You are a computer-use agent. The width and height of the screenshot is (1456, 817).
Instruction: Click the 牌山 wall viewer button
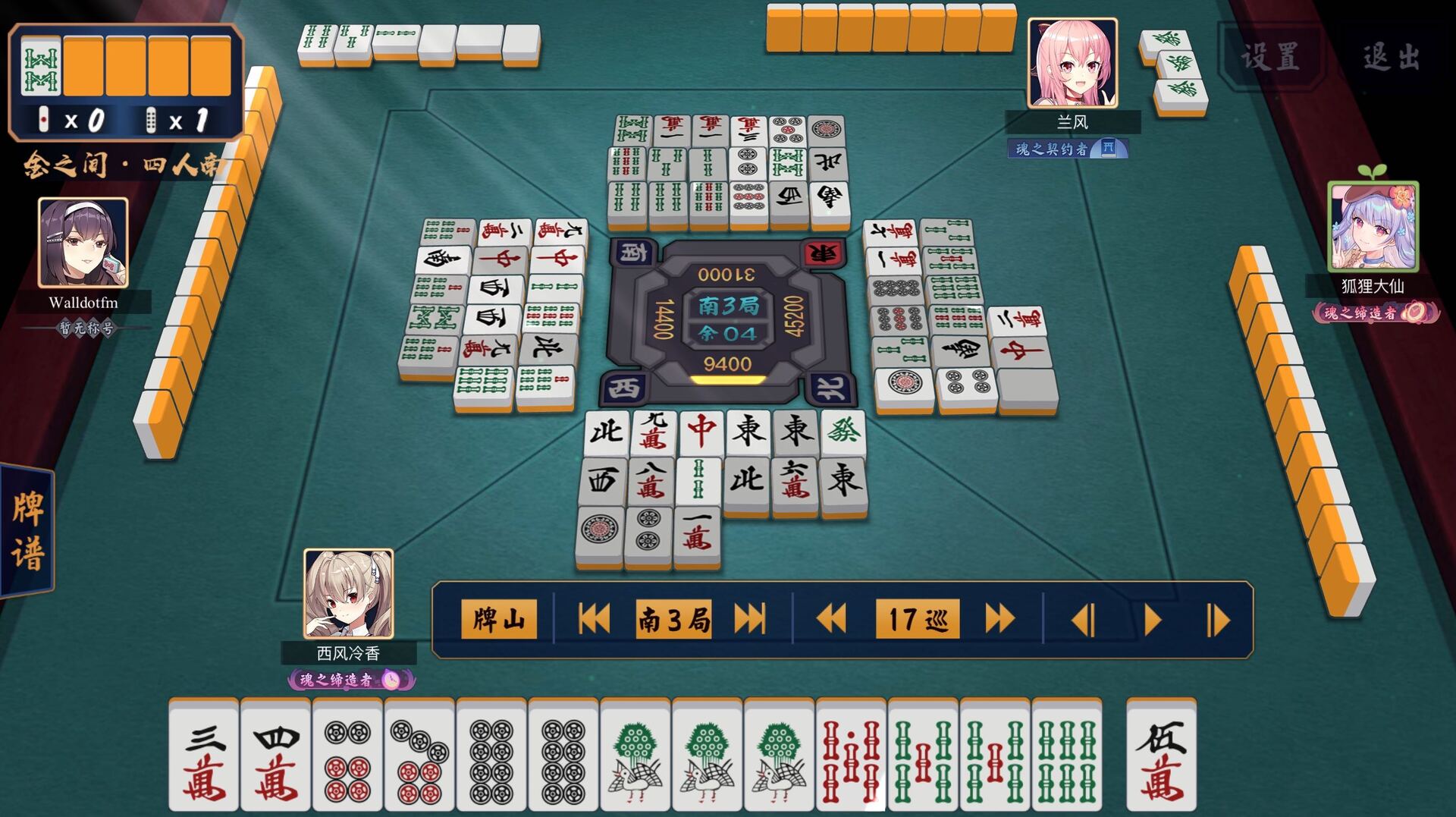[x=498, y=619]
